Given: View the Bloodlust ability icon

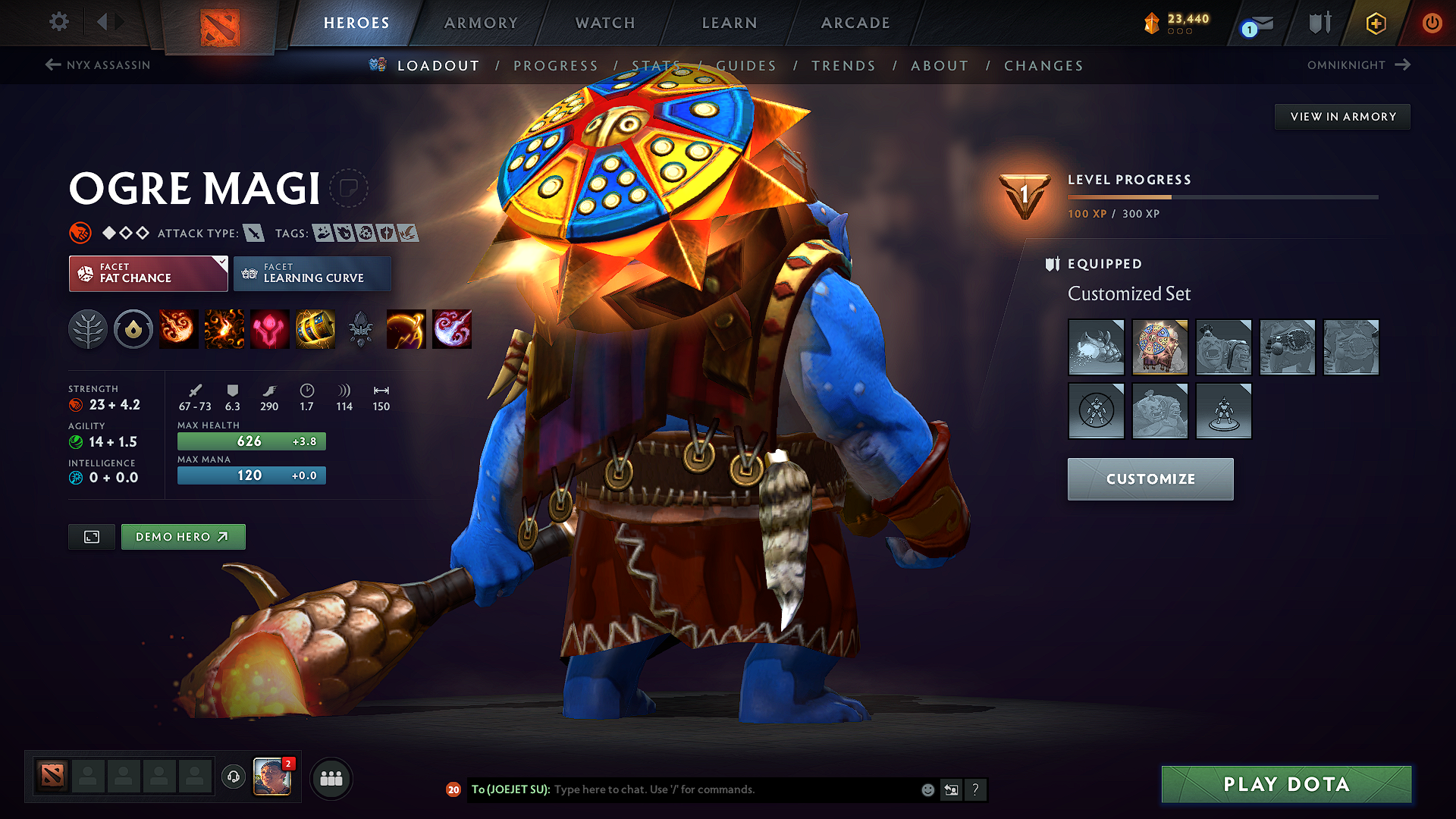Looking at the screenshot, I should click(x=269, y=328).
